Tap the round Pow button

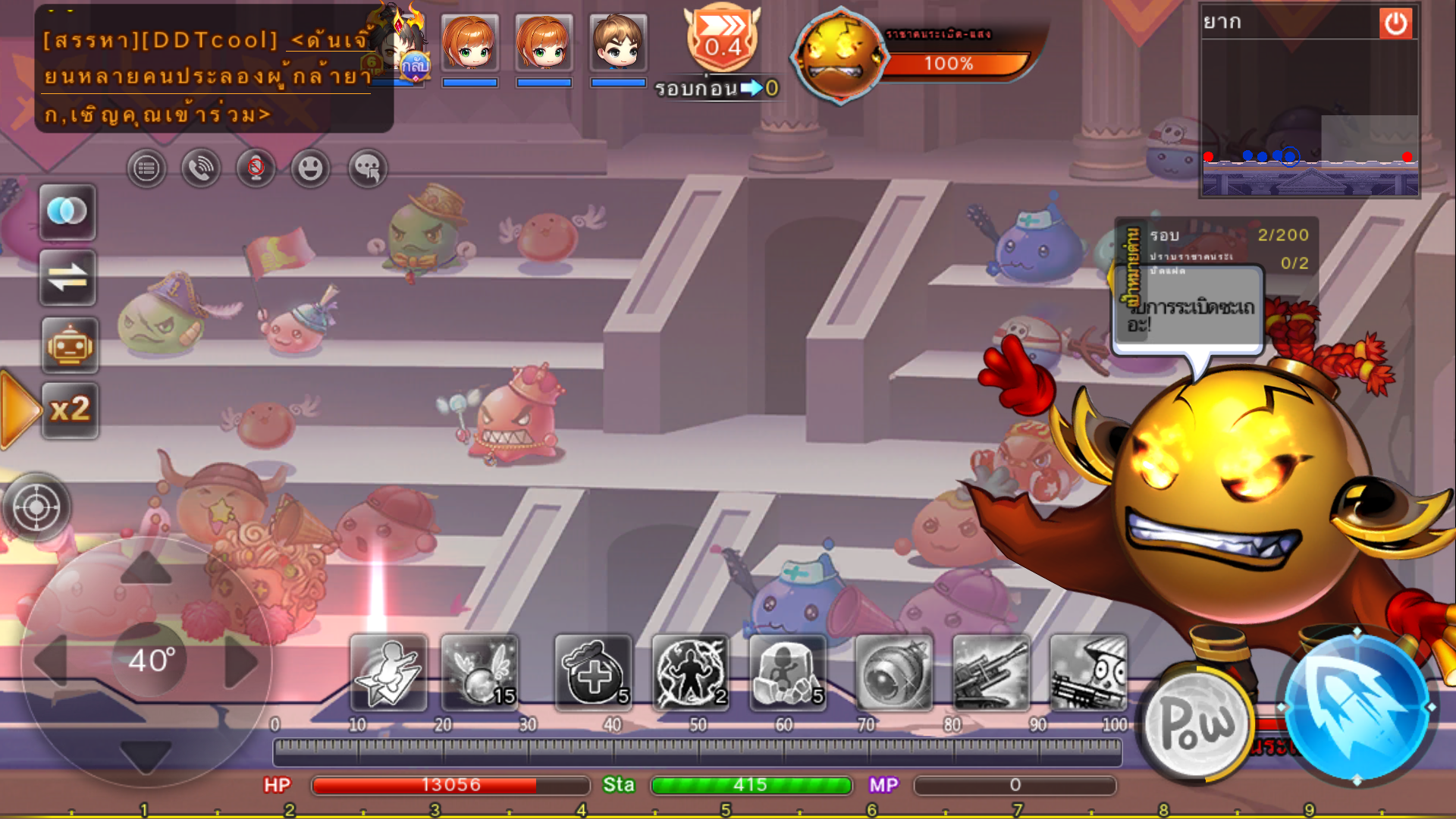click(x=1197, y=723)
